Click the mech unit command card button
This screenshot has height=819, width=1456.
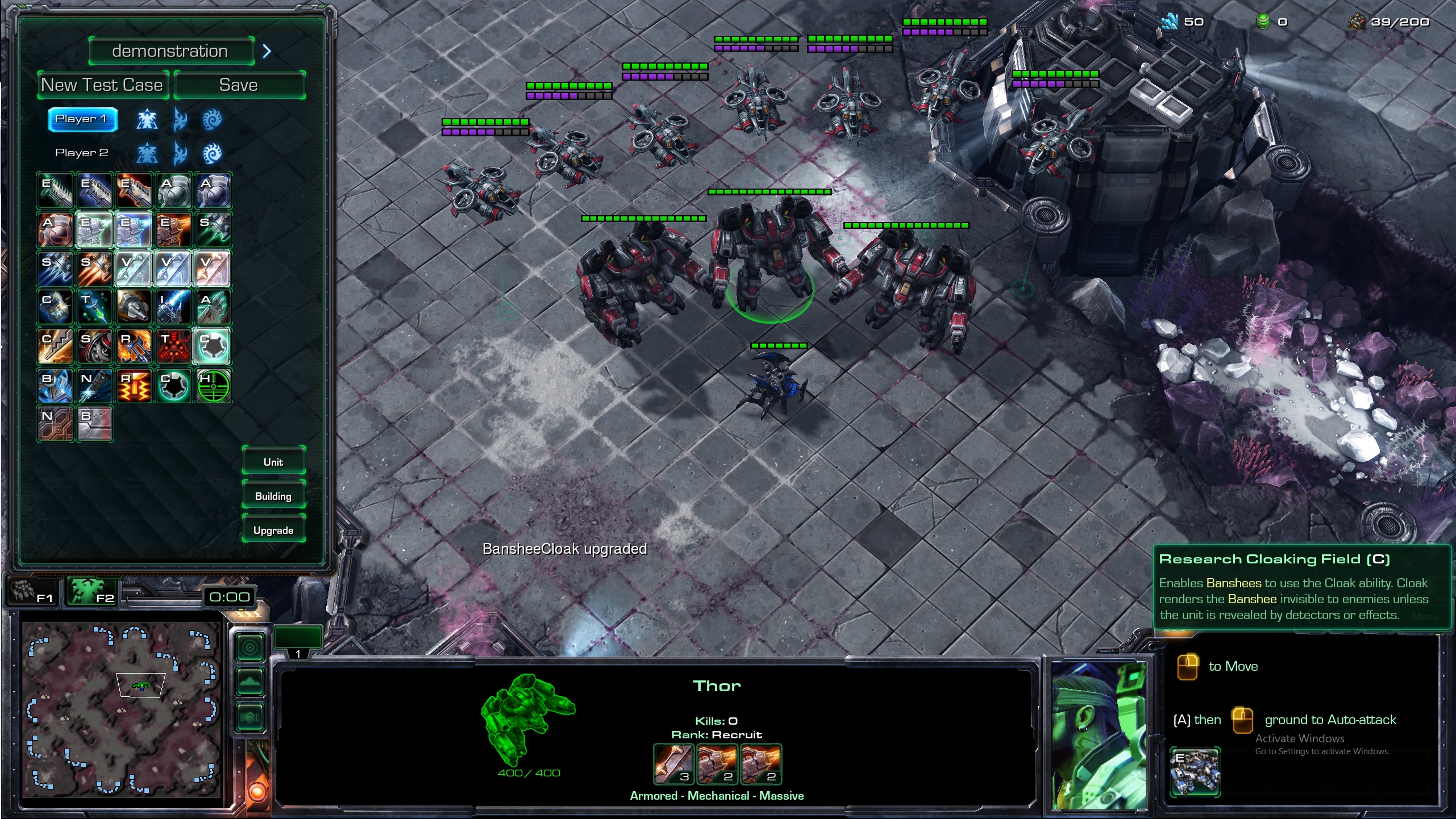click(x=1195, y=772)
